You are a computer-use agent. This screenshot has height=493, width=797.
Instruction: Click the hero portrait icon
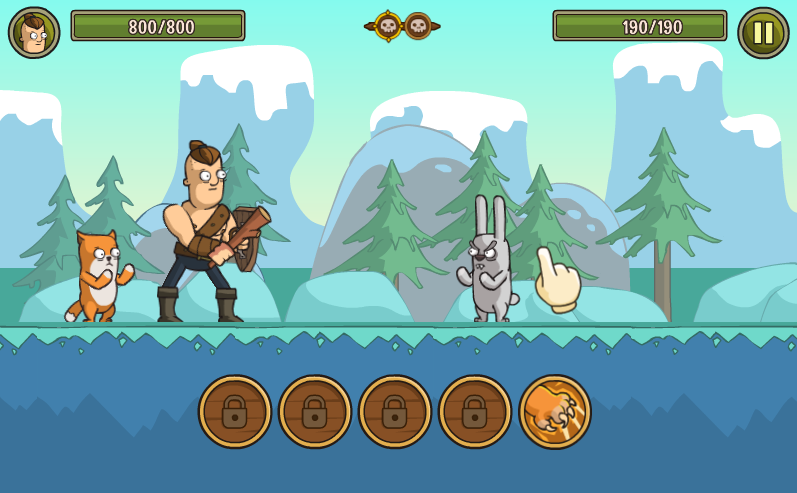tap(34, 32)
